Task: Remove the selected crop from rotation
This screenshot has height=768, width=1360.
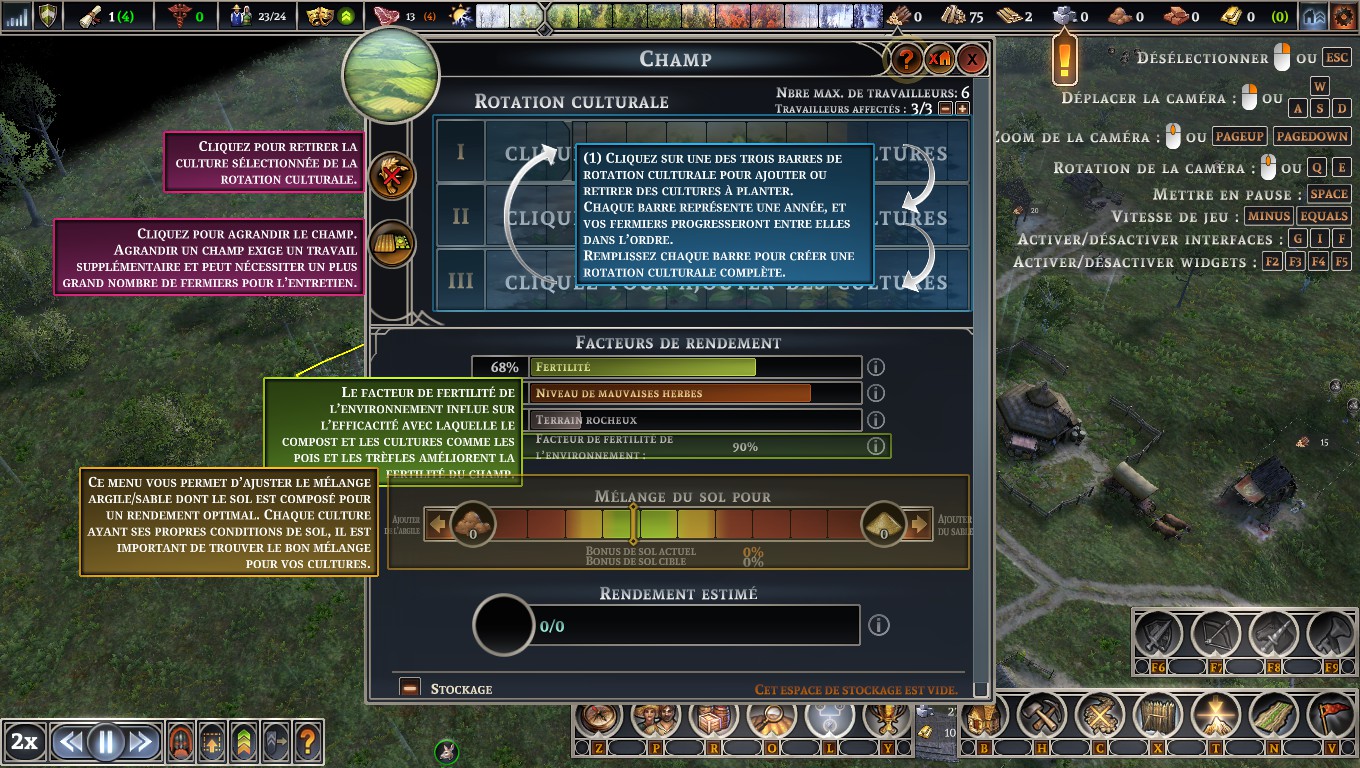Action: [x=391, y=178]
